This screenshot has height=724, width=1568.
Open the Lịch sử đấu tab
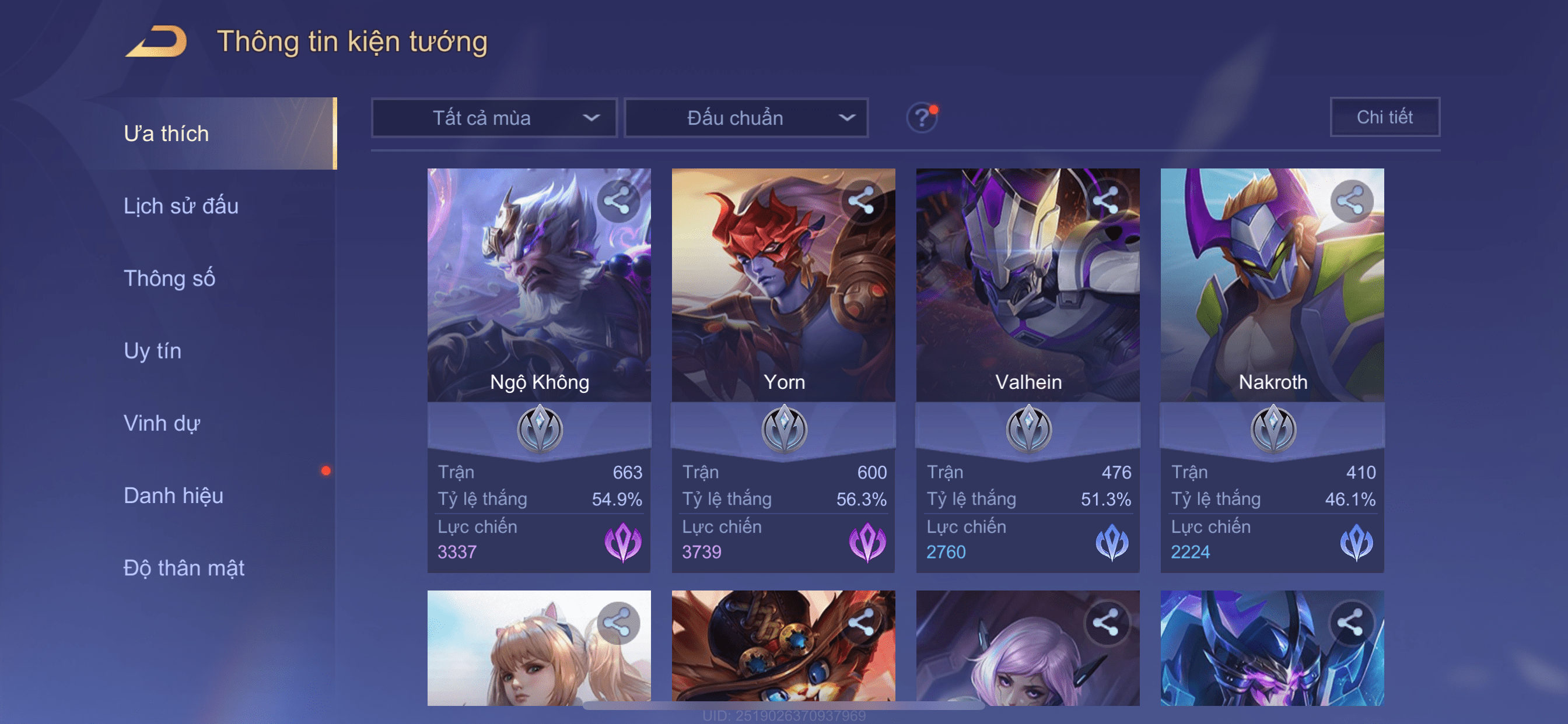[181, 206]
